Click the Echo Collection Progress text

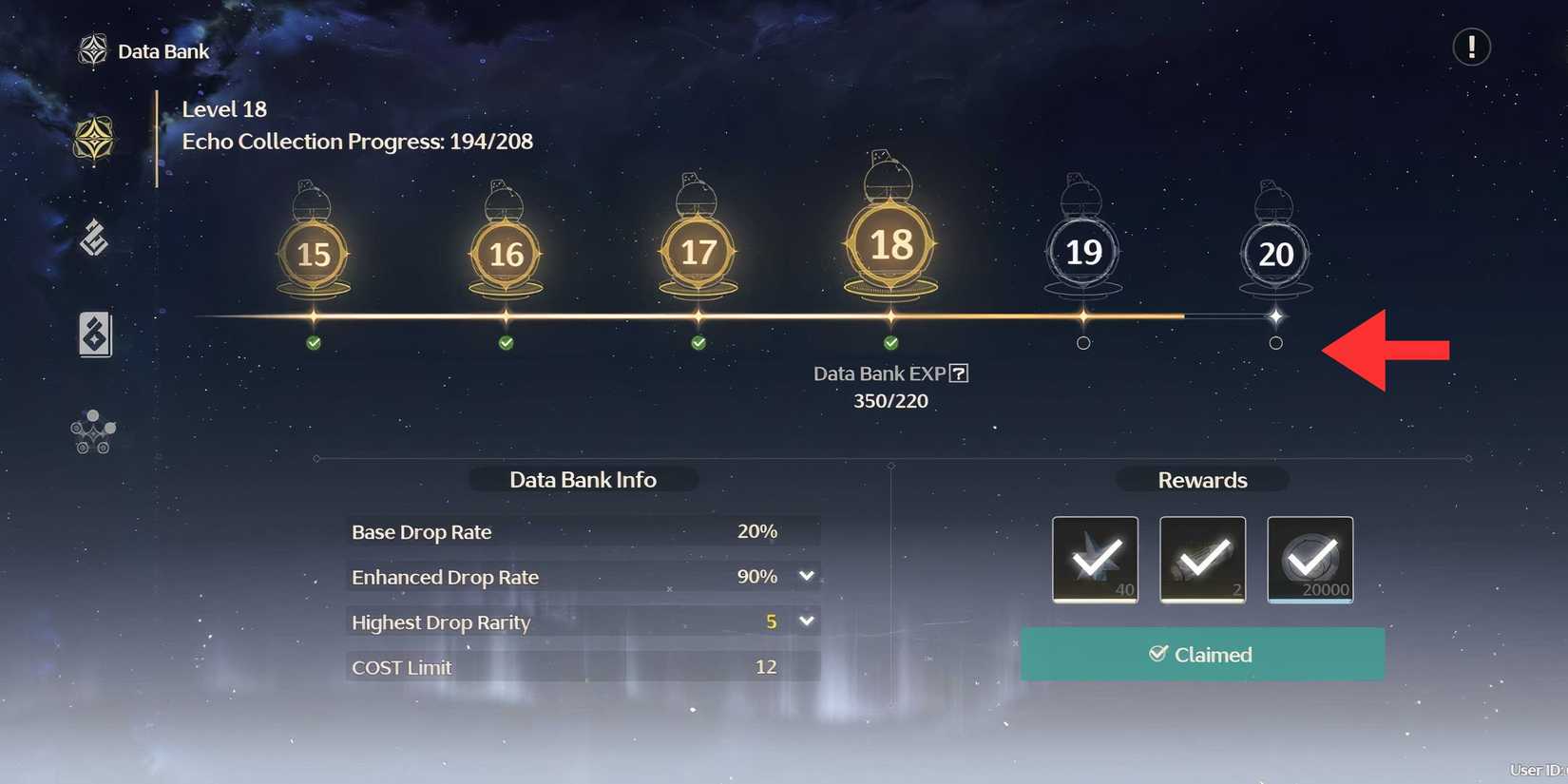356,141
